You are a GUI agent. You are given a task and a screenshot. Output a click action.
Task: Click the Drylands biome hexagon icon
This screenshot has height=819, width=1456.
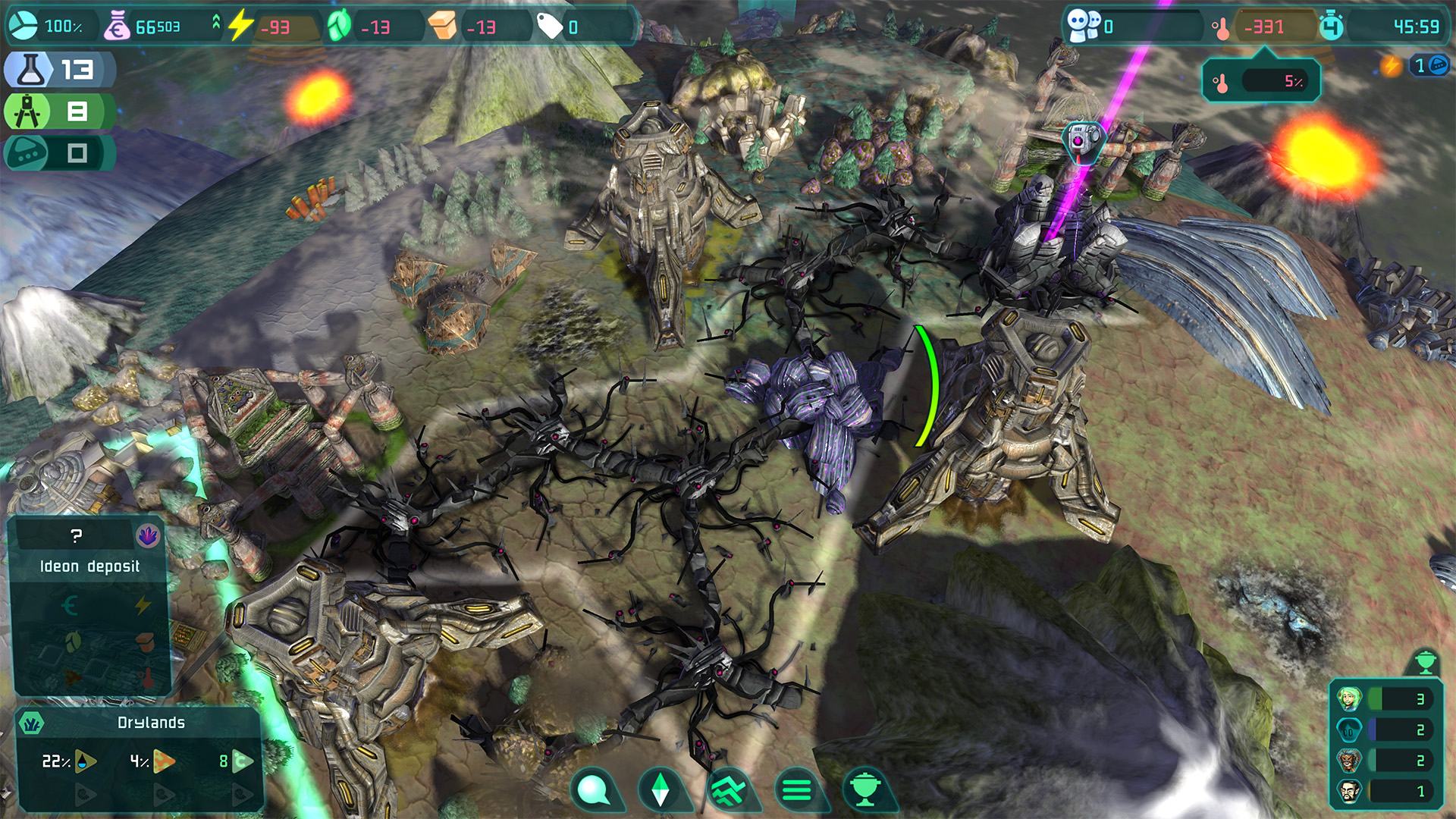pos(31,723)
